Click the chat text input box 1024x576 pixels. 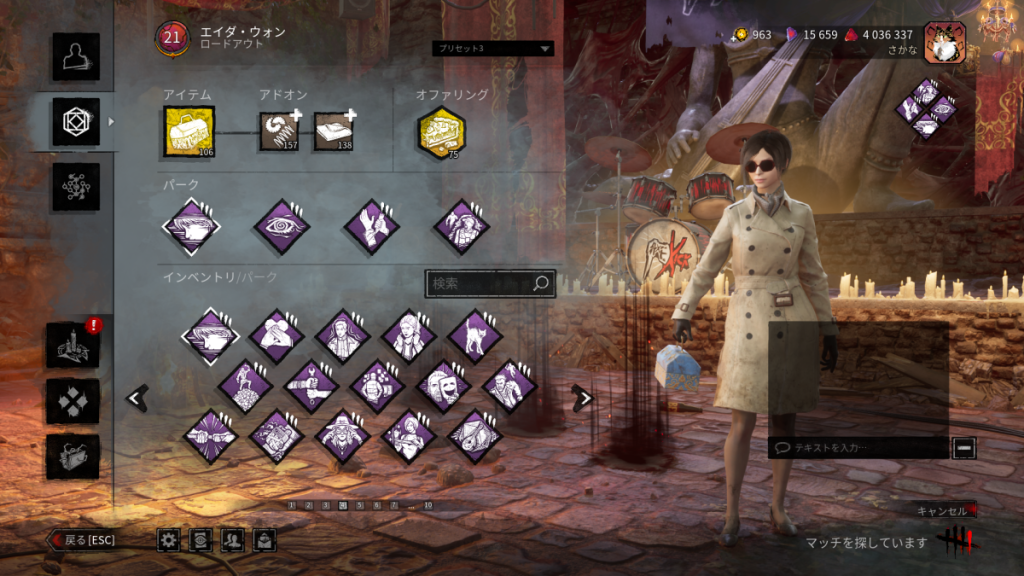point(857,448)
